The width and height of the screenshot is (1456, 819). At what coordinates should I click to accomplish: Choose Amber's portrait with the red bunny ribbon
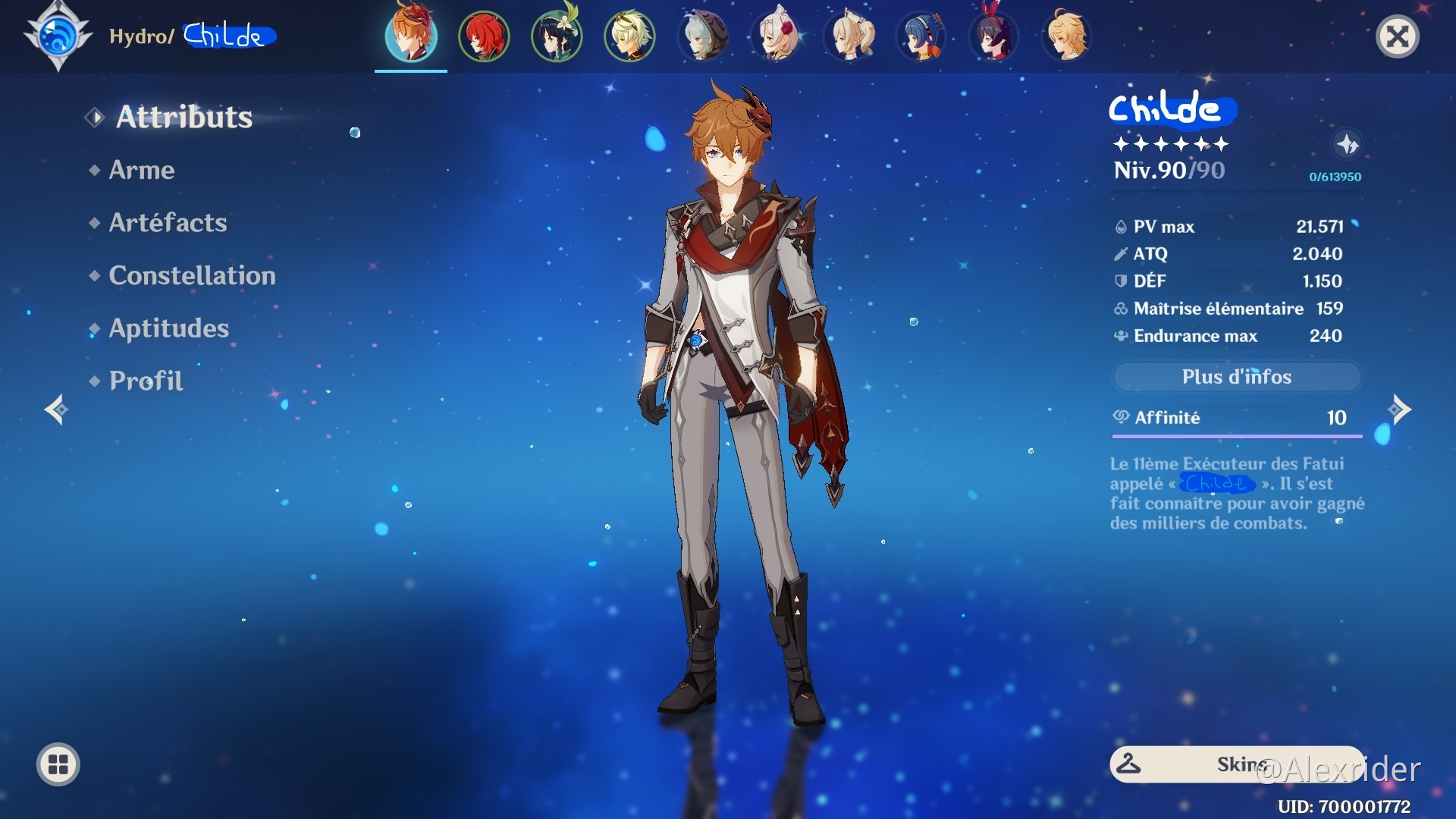click(x=994, y=36)
